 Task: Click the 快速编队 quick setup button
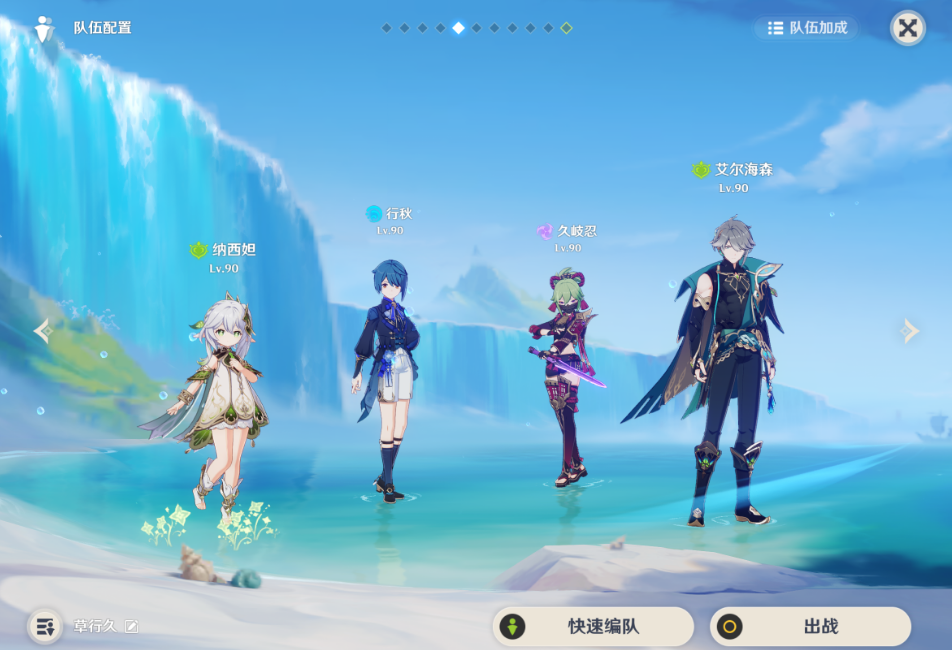tap(592, 627)
